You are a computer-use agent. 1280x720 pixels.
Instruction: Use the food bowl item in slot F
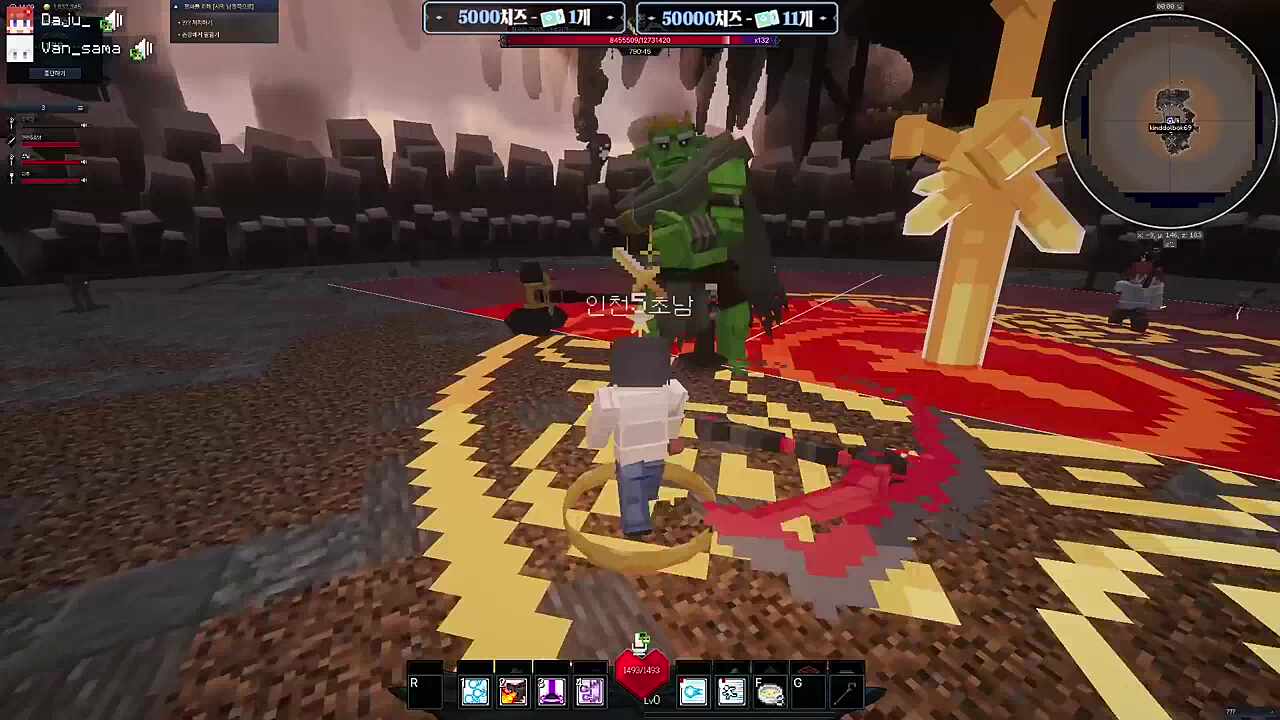770,691
